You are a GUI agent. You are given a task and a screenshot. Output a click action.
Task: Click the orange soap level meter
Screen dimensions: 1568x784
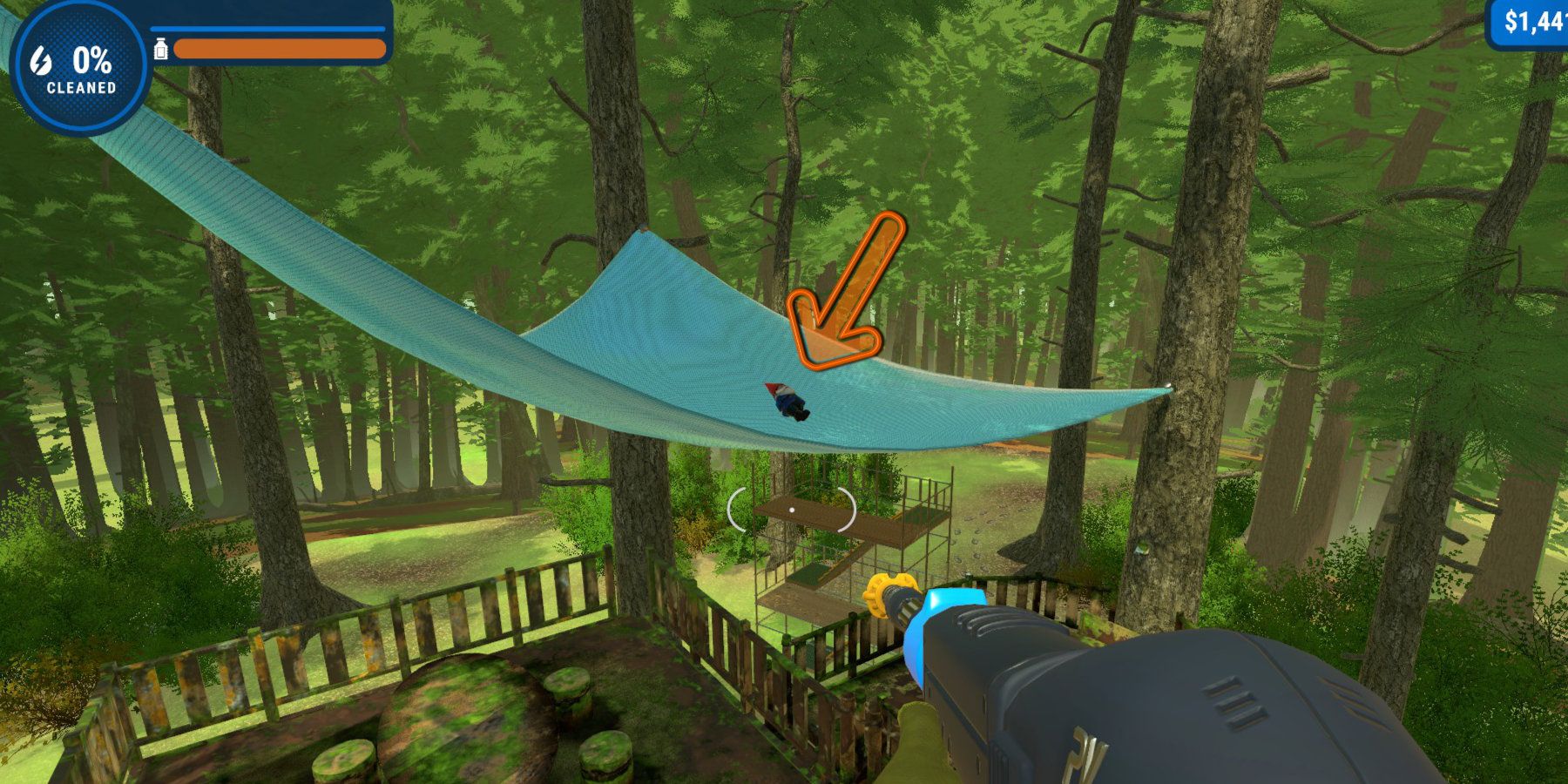(279, 48)
